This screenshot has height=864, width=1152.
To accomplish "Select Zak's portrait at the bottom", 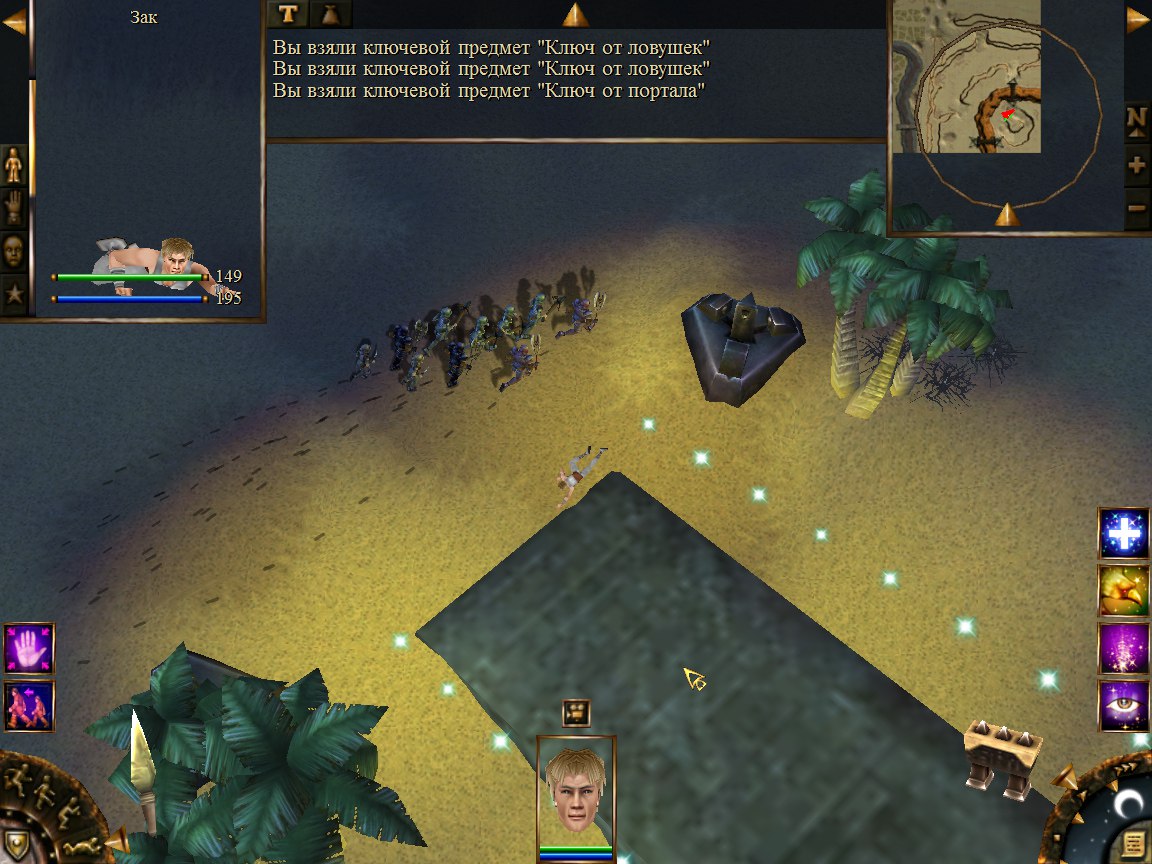I will point(575,792).
